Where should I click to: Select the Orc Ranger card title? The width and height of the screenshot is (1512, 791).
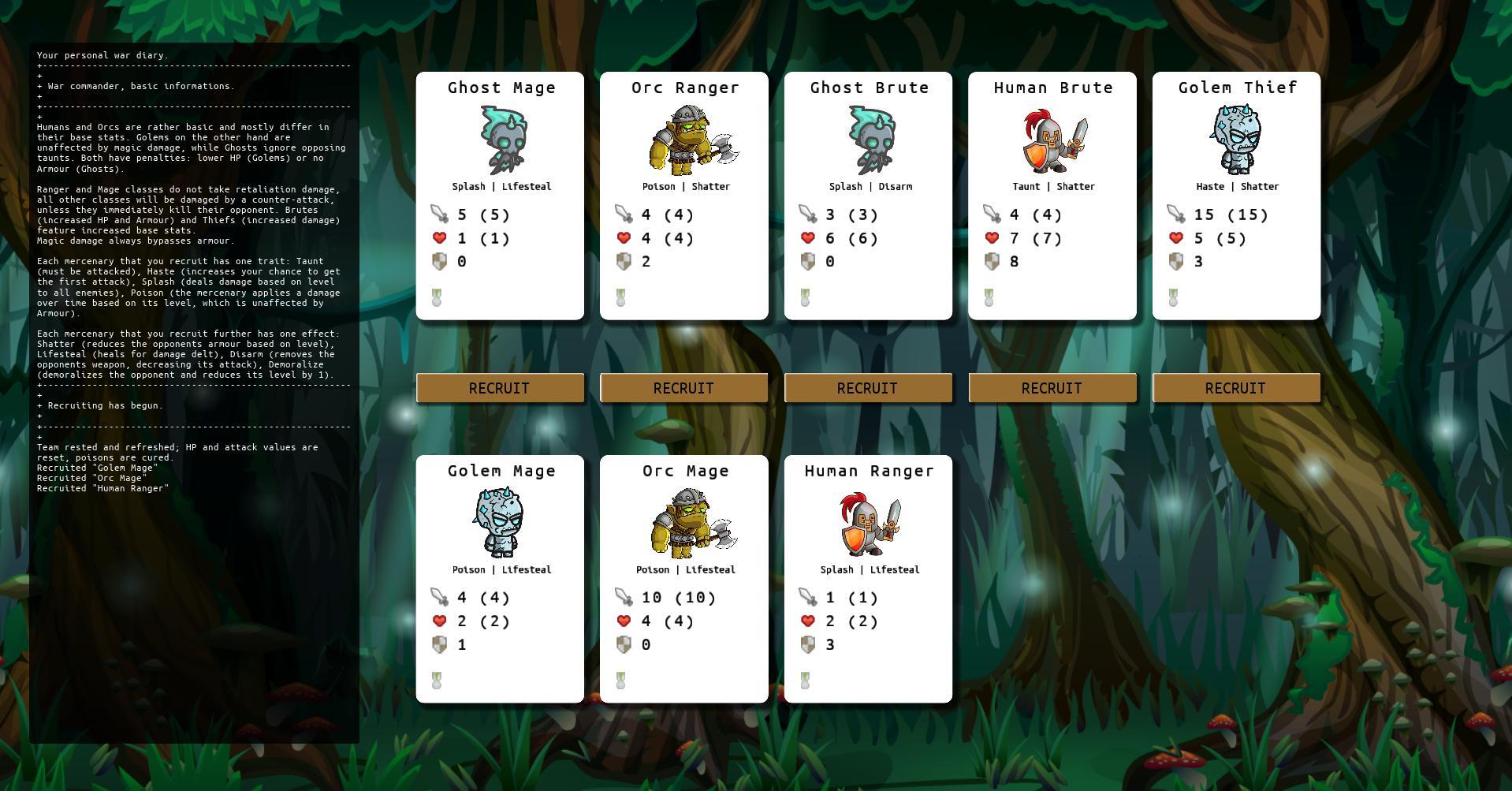(683, 88)
